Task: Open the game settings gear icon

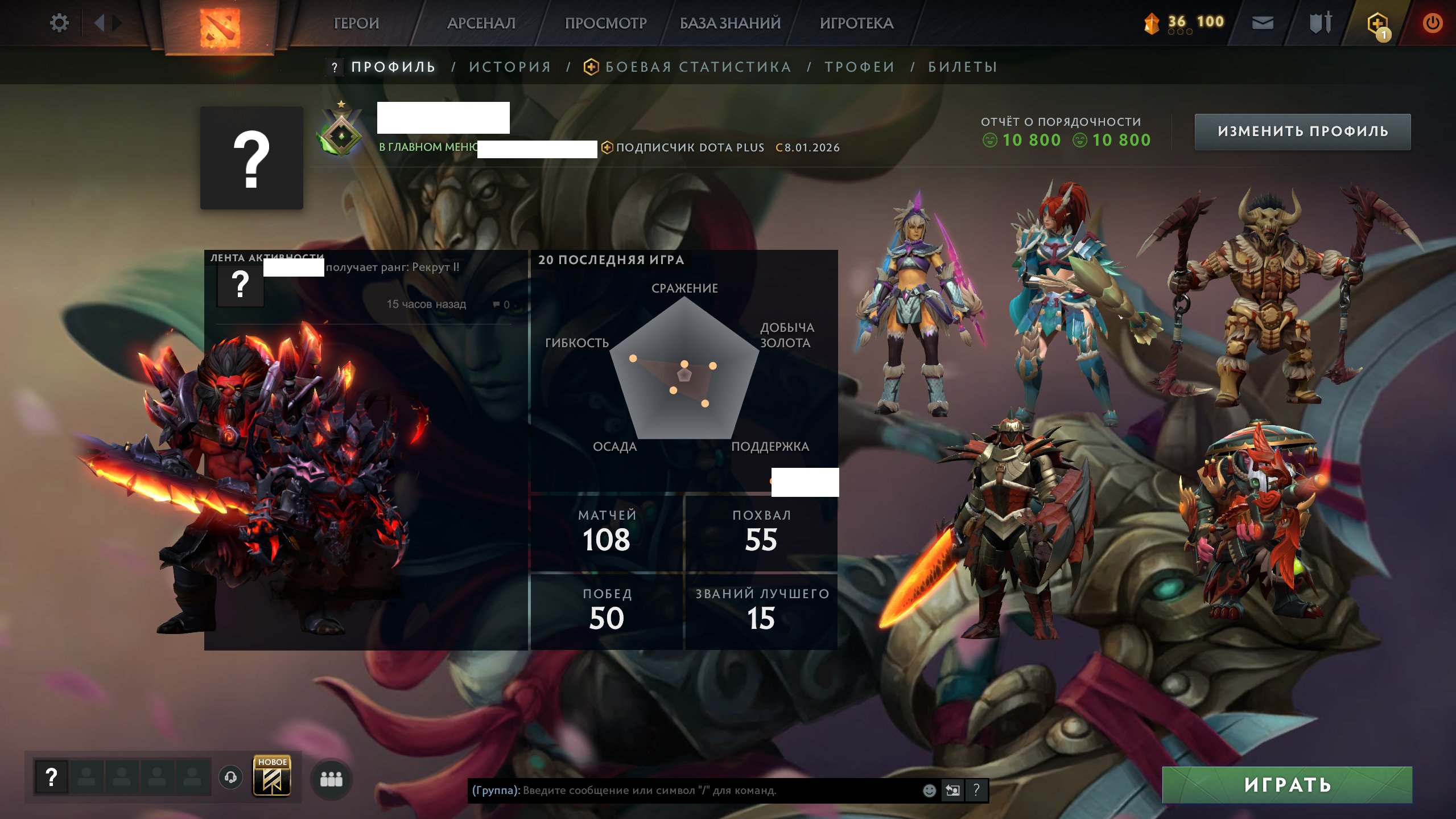Action: coord(59,22)
